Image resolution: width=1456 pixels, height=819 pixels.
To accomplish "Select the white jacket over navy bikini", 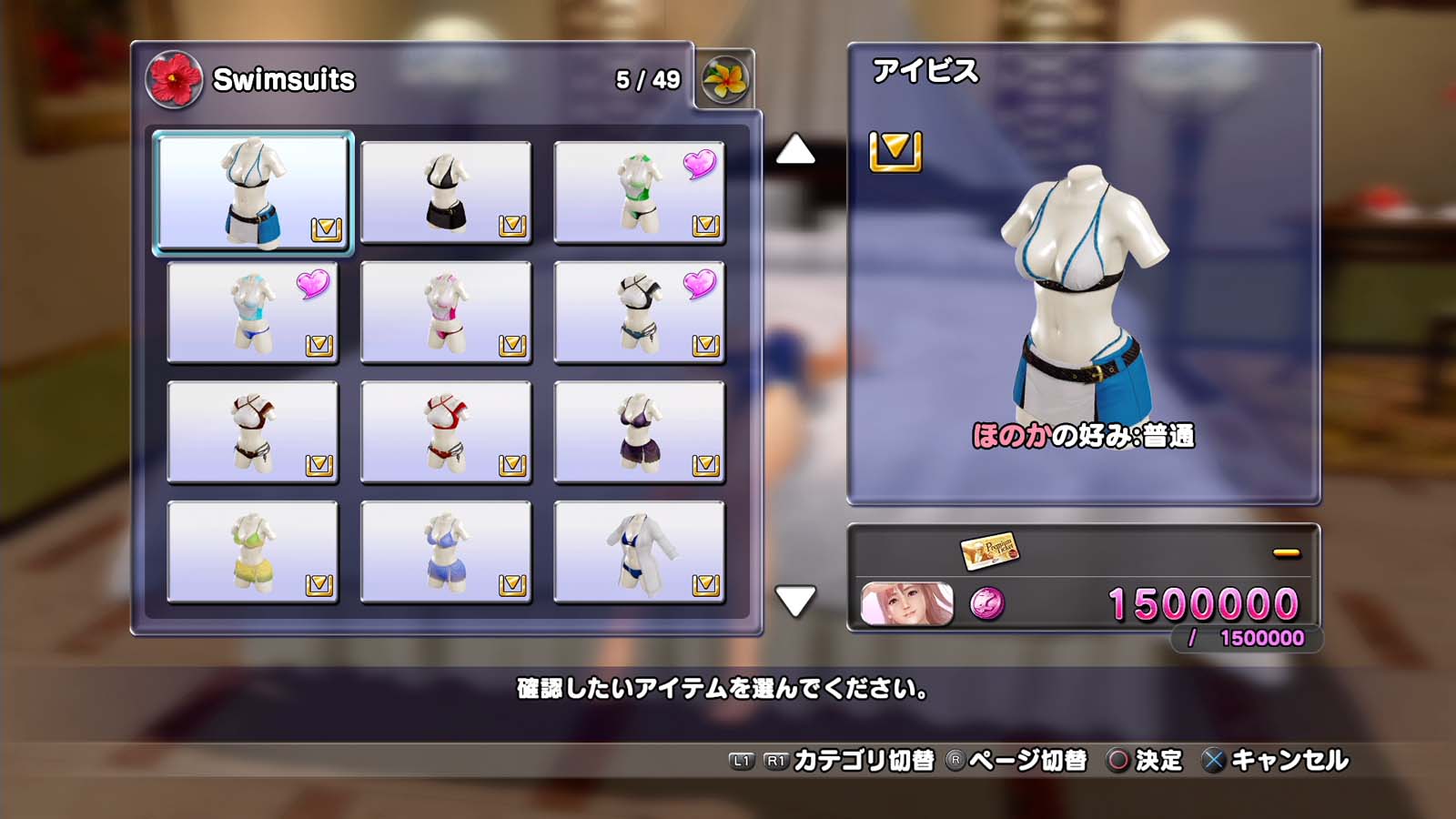I will tap(639, 552).
